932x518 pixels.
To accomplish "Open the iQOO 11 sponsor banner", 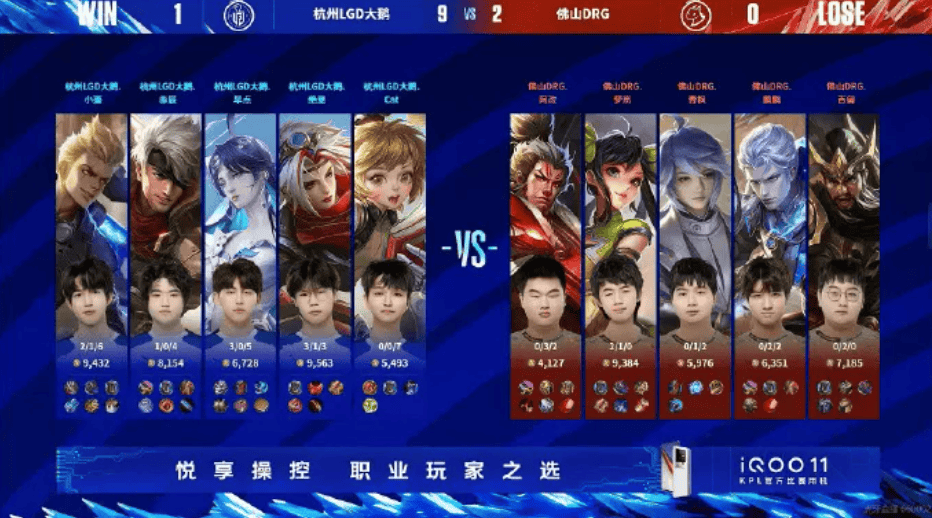I will click(x=468, y=469).
